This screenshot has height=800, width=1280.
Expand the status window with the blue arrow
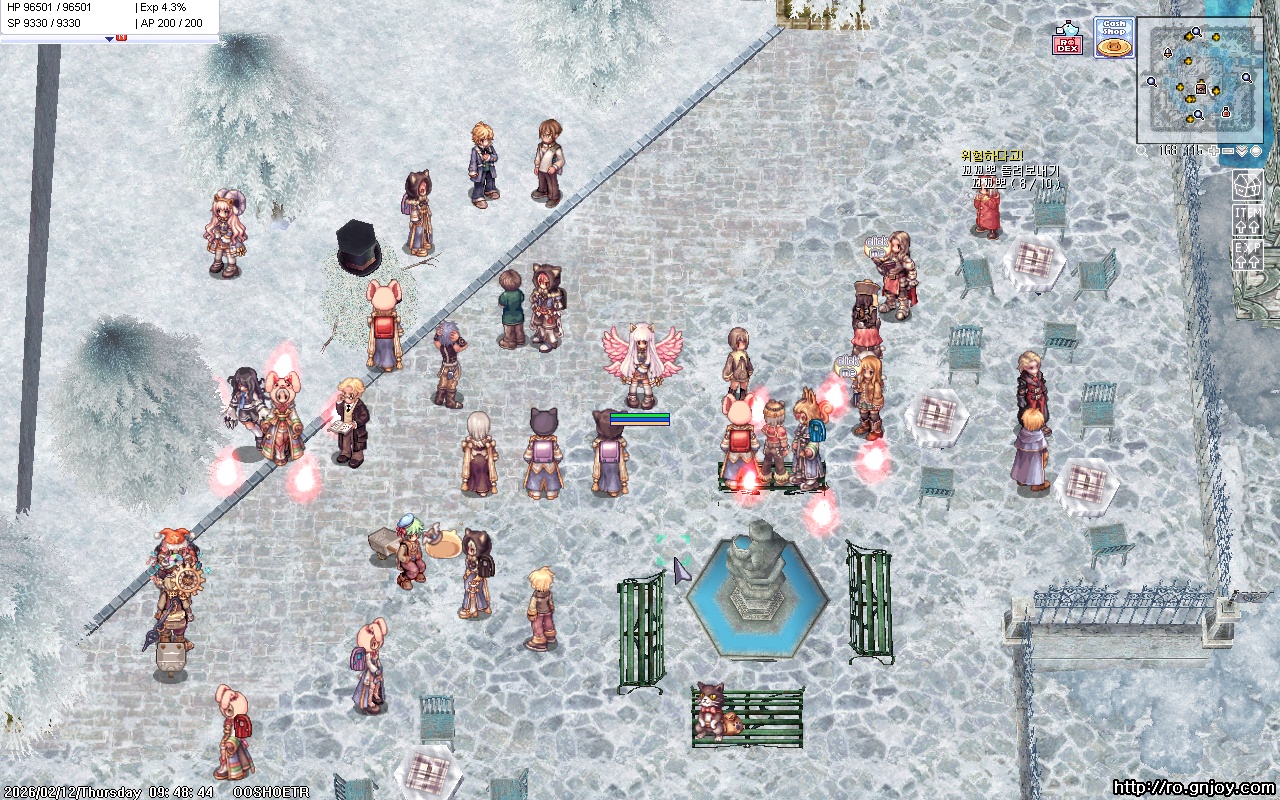110,39
